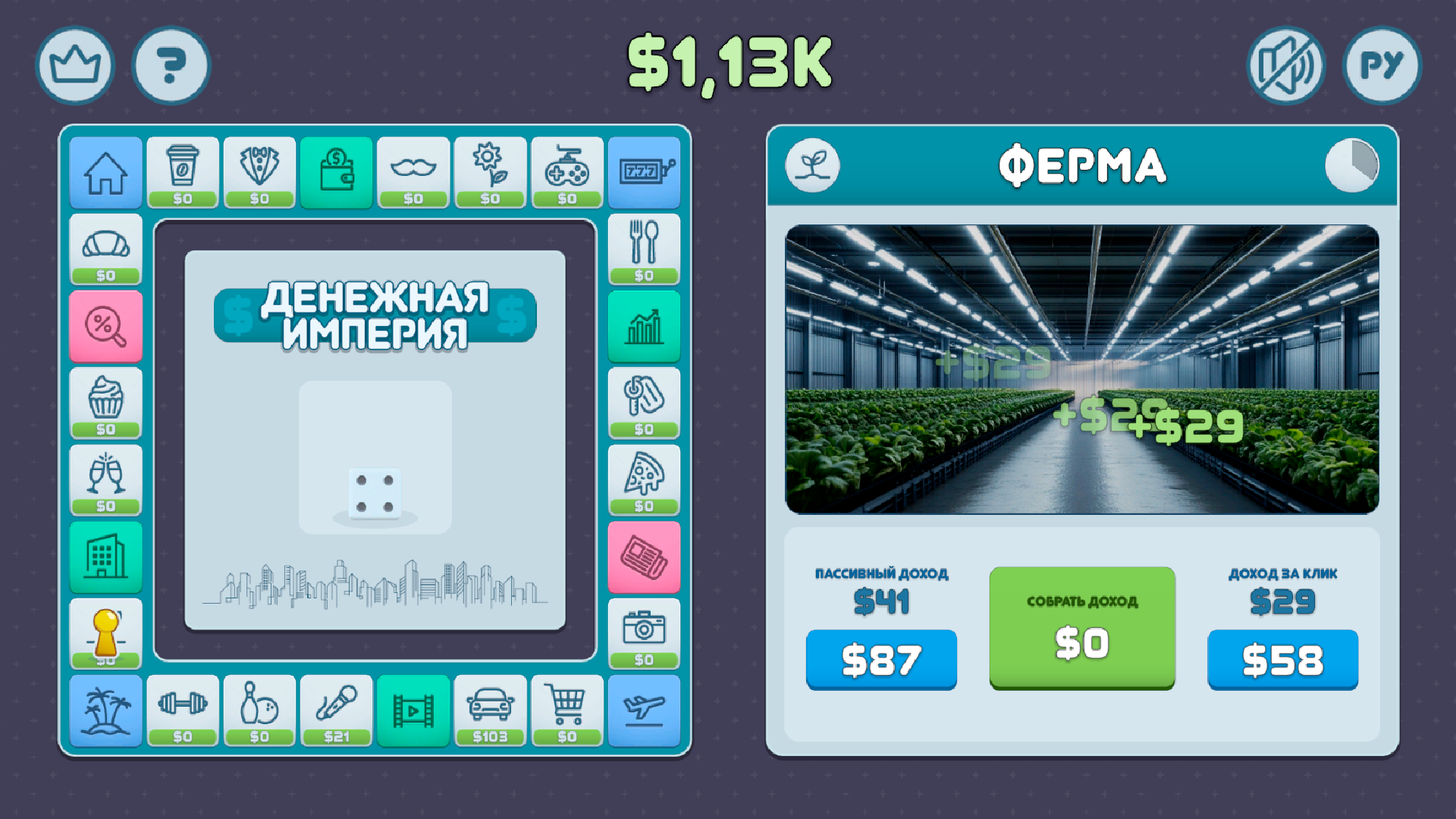Toggle the newspaper event tile
This screenshot has width=1456, height=819.
pos(644,556)
